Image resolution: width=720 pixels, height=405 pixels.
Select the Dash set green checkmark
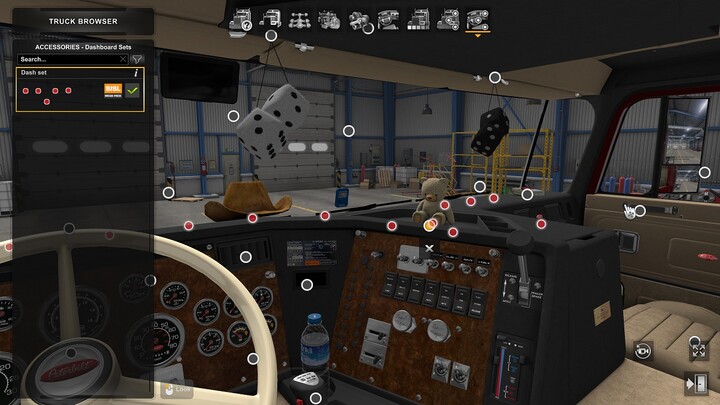click(x=132, y=90)
